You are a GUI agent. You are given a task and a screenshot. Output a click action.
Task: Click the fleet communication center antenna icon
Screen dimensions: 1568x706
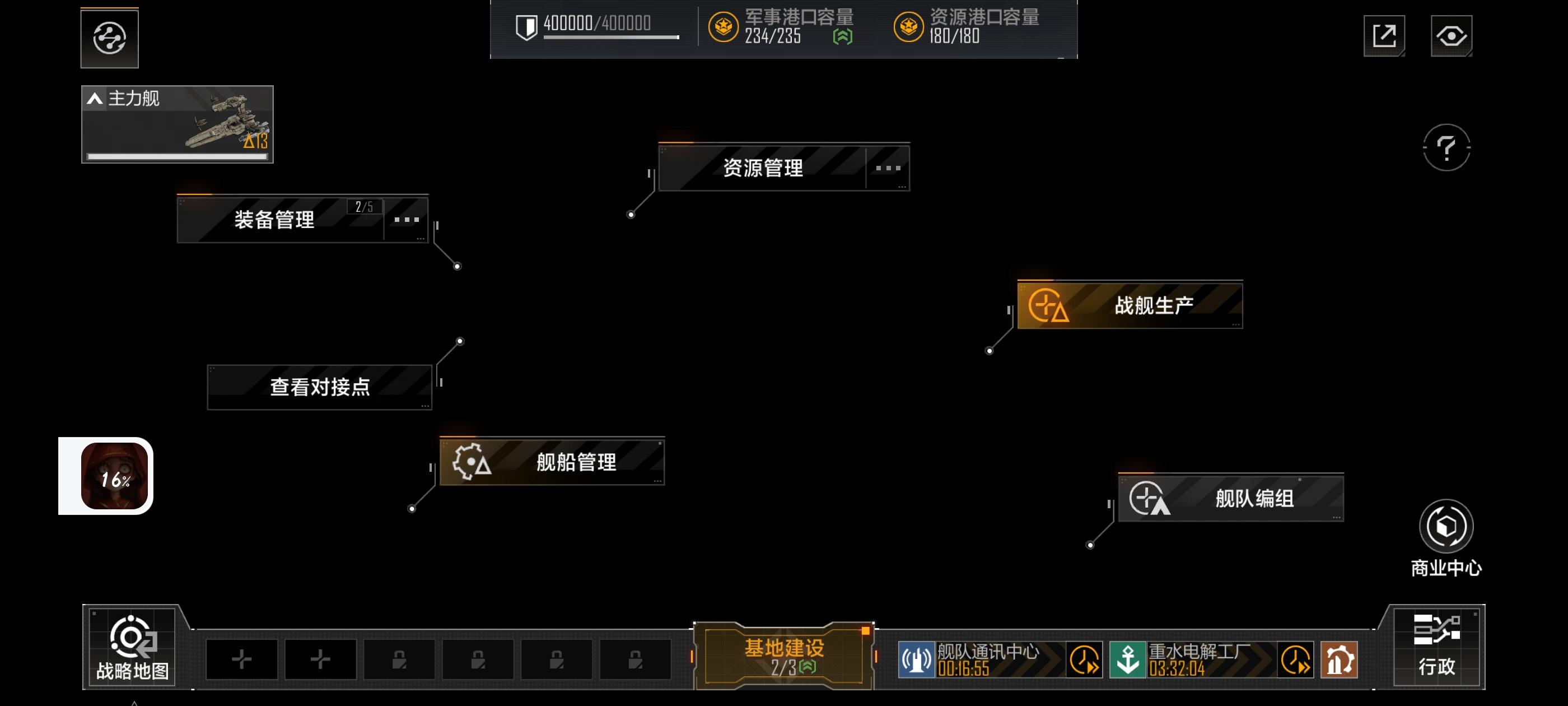(x=916, y=659)
